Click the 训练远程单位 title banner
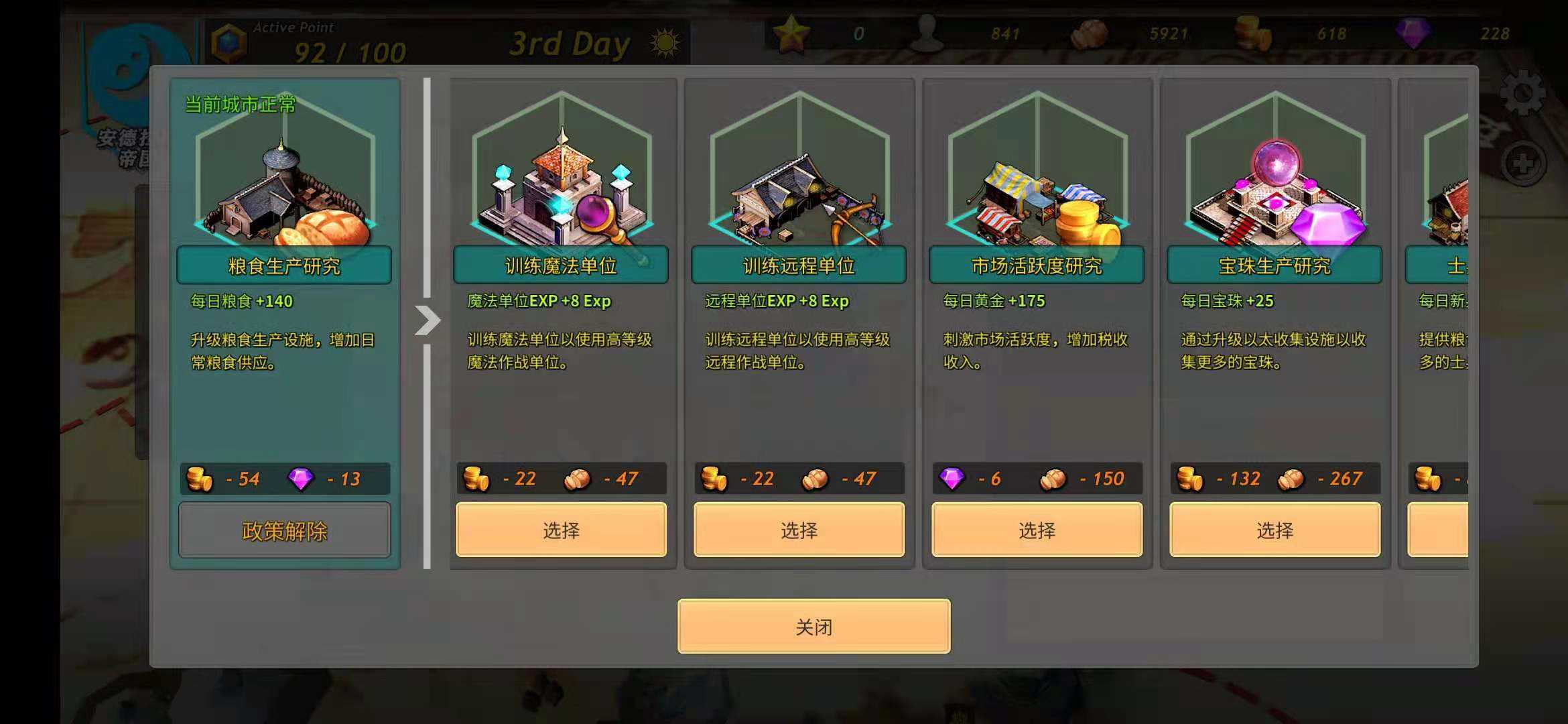 (800, 265)
